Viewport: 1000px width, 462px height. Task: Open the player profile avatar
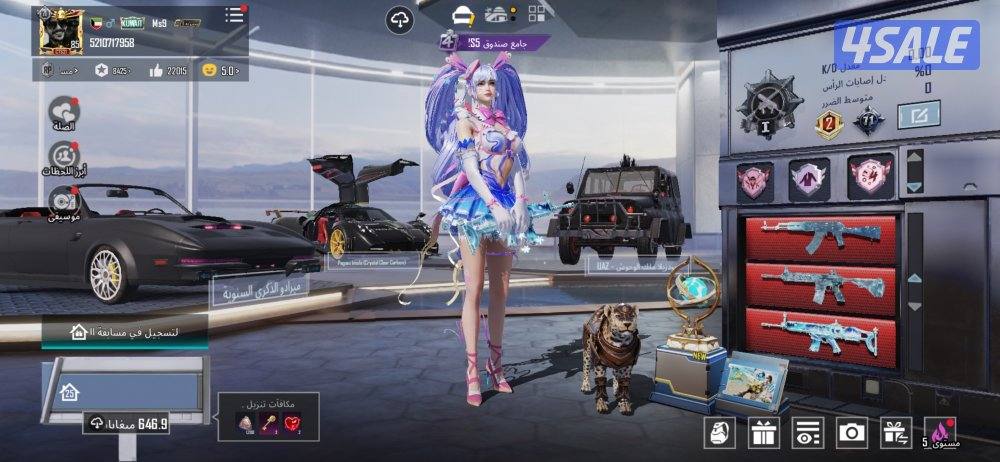60,30
